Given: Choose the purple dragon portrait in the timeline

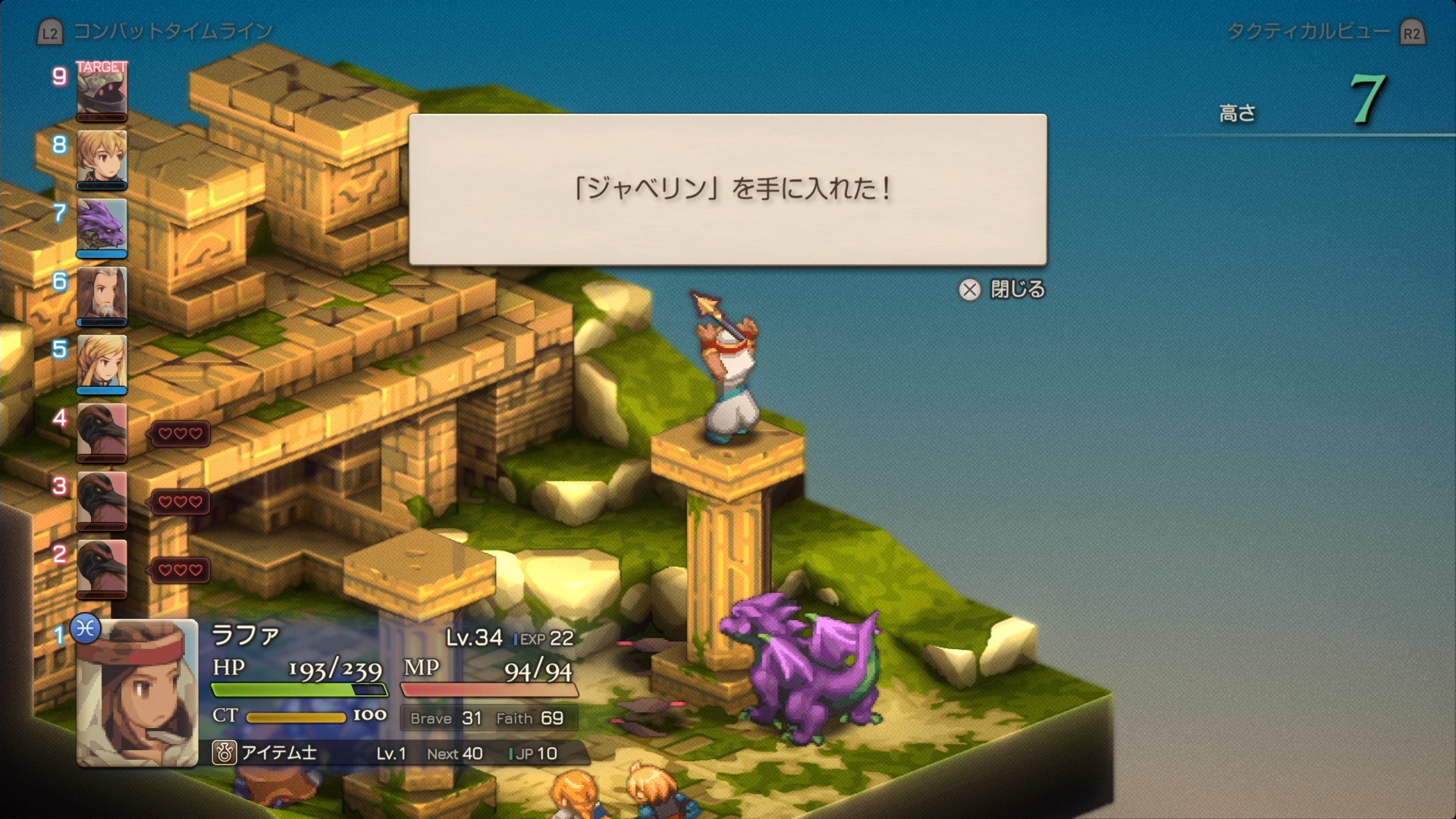Looking at the screenshot, I should coord(102,226).
